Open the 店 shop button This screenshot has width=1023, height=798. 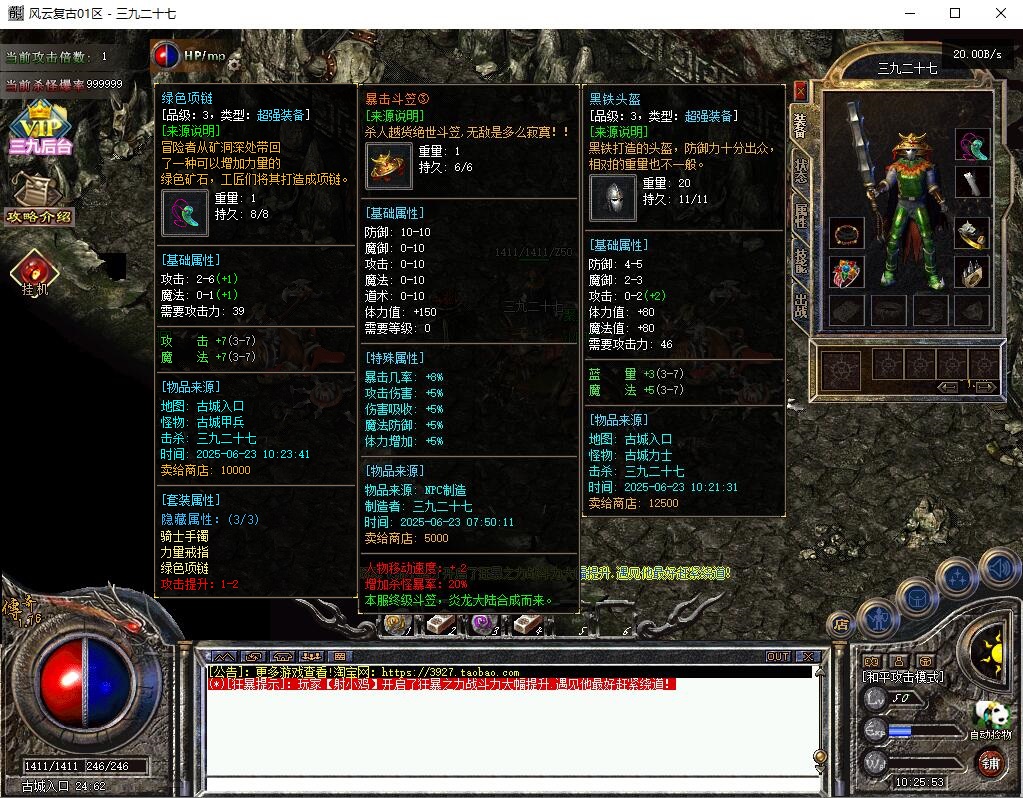tap(840, 625)
